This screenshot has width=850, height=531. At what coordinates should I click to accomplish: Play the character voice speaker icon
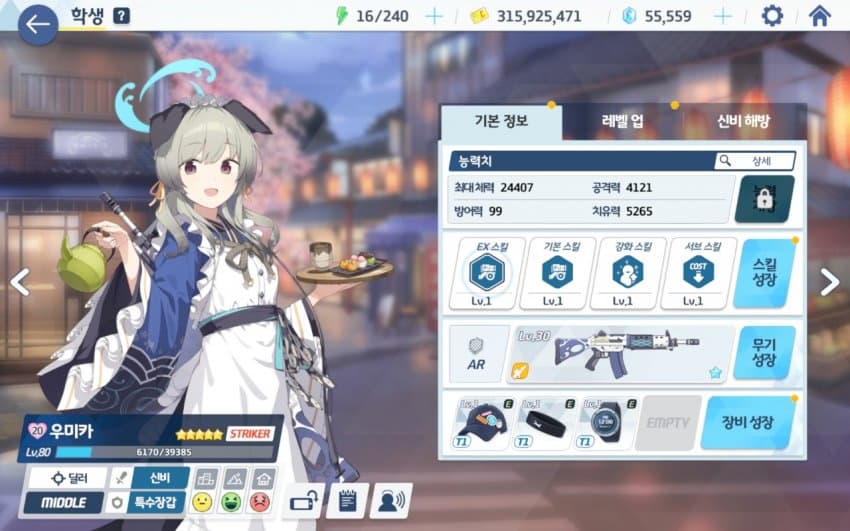[391, 500]
